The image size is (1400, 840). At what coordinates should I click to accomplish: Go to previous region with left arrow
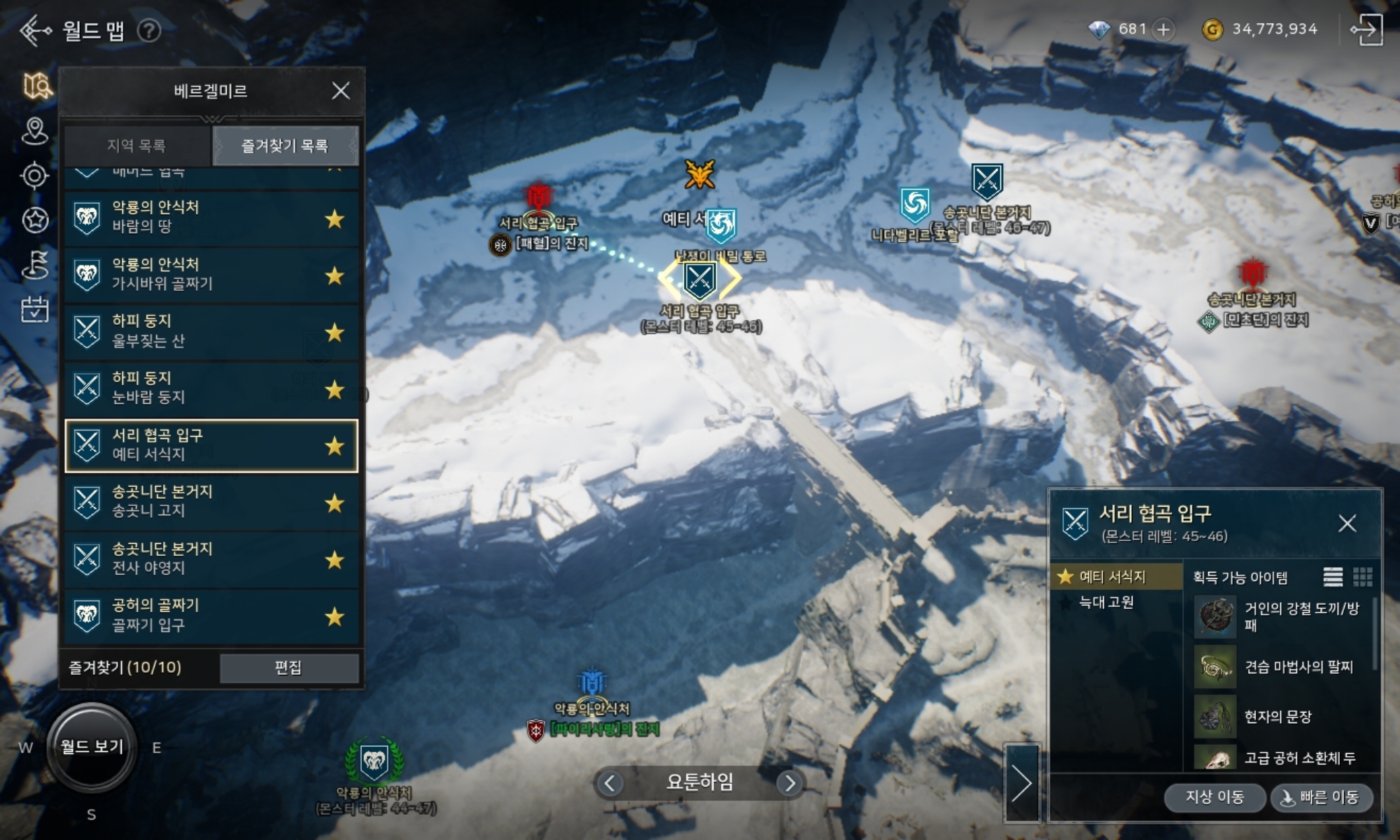[x=610, y=783]
